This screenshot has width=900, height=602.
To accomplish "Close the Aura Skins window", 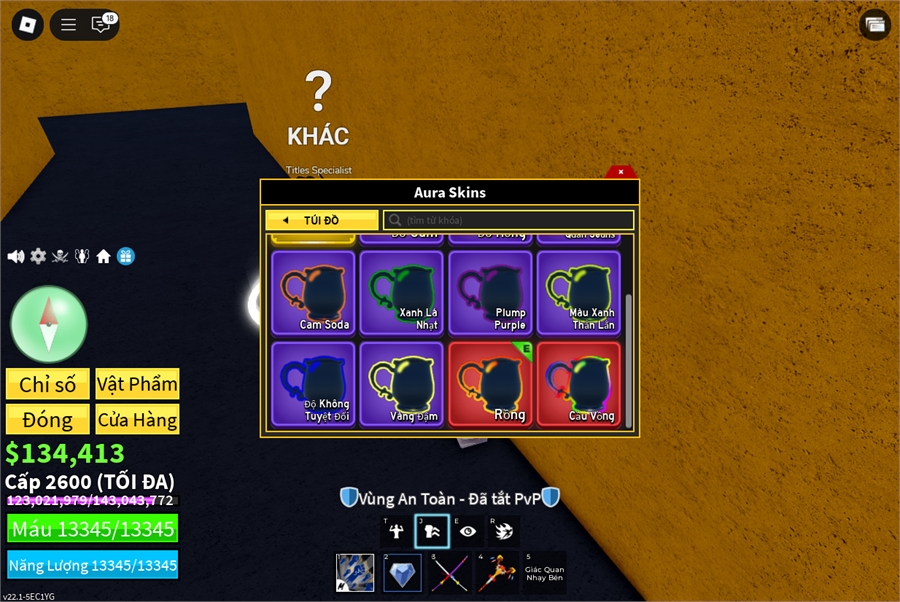I will coord(621,172).
